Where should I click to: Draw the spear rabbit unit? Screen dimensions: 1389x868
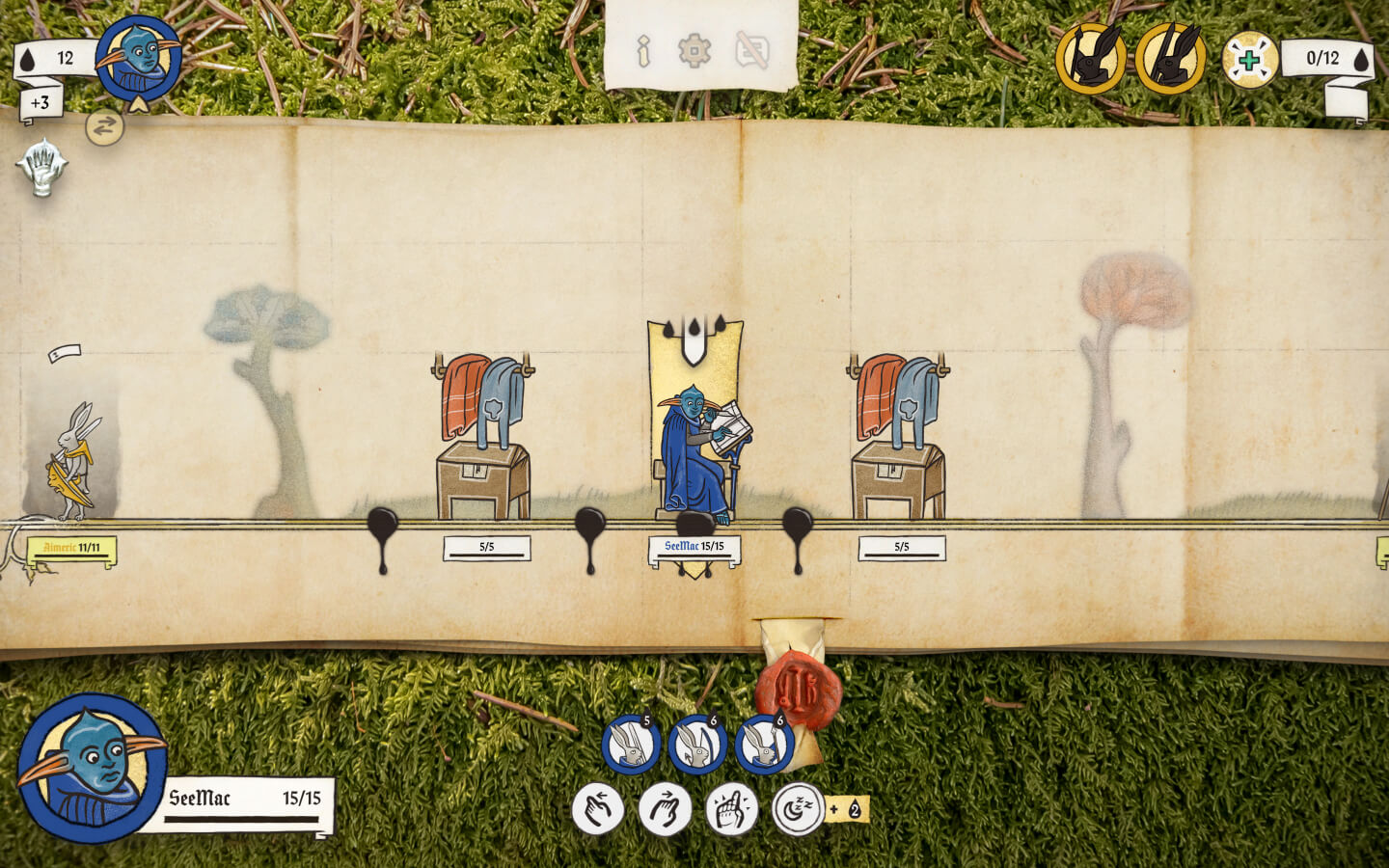764,745
